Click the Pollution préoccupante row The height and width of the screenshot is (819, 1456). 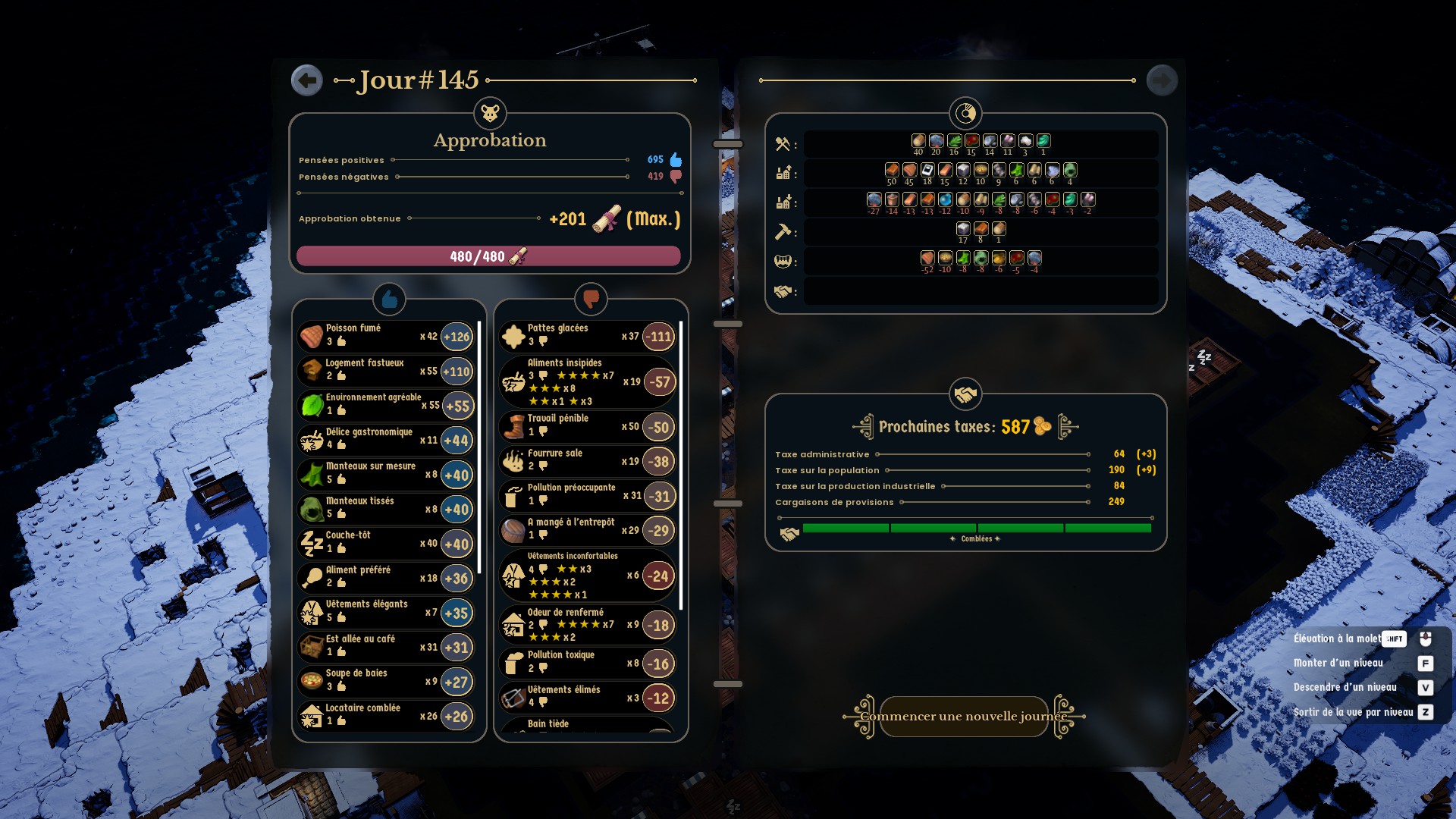(x=587, y=495)
